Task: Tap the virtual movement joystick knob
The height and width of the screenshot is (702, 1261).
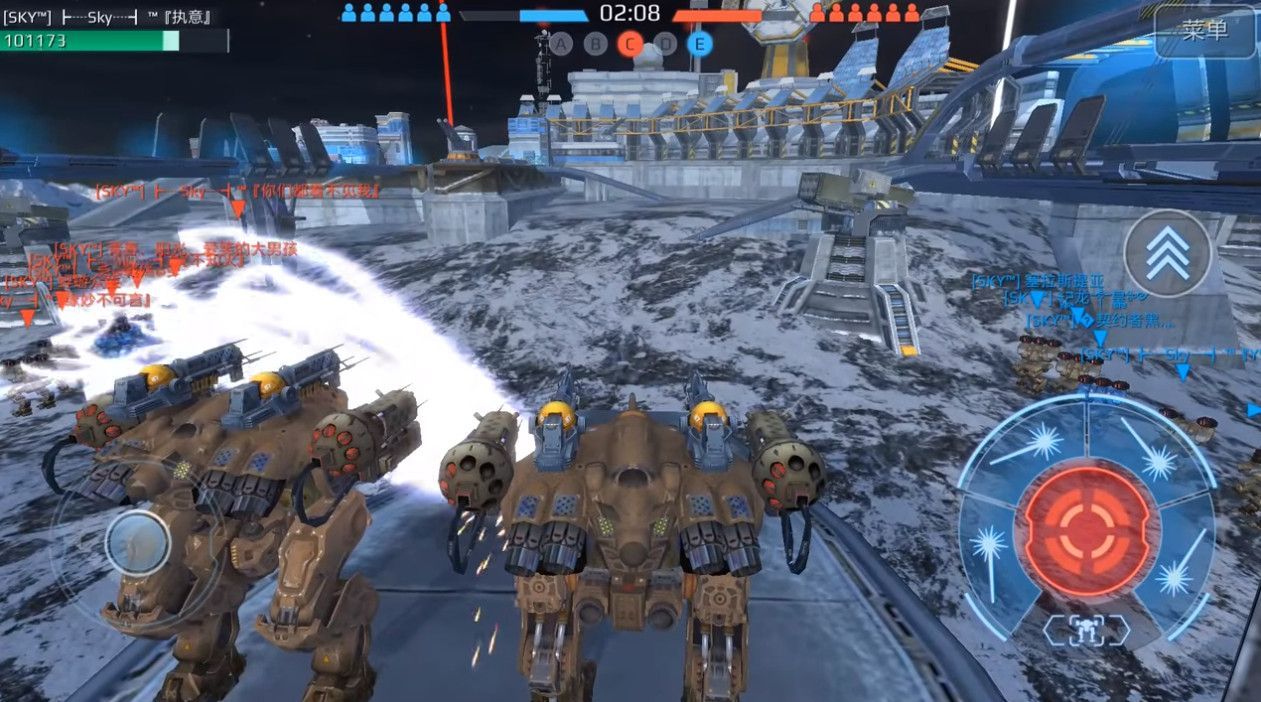Action: [137, 543]
